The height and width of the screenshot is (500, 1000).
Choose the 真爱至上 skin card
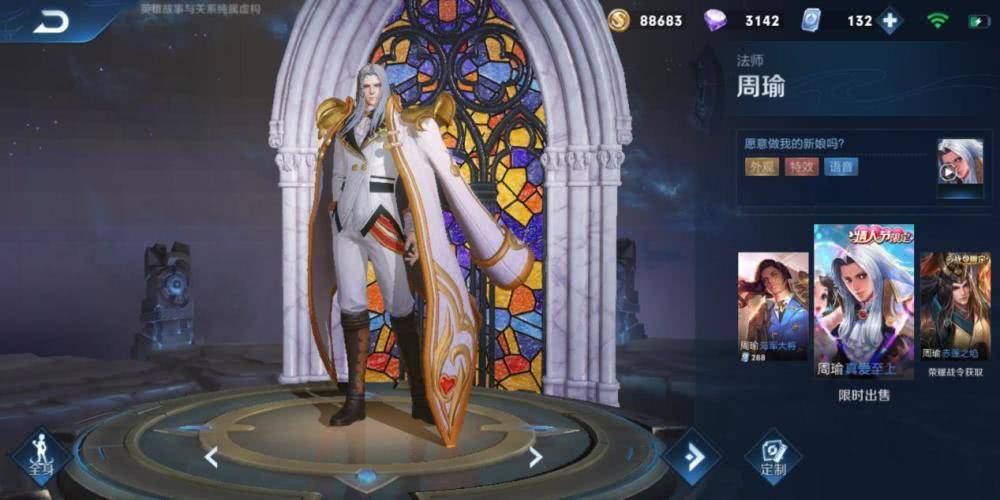point(863,300)
